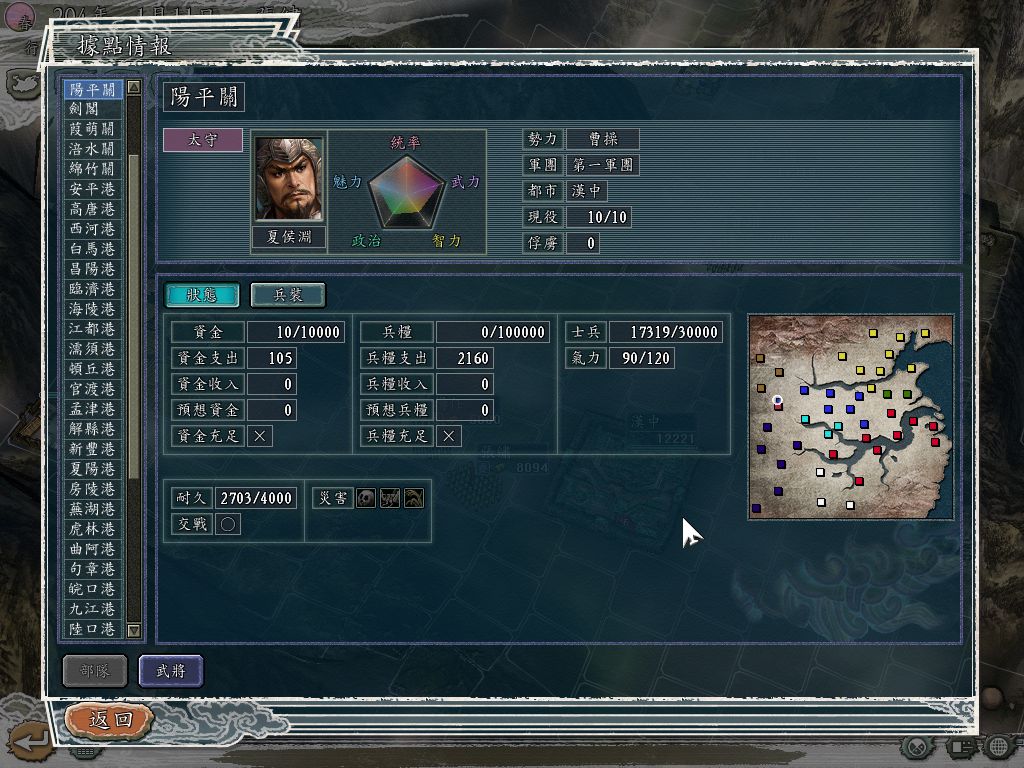Viewport: 1024px width, 768px height.
Task: Select the 夏陽港 entry
Action: click(92, 469)
